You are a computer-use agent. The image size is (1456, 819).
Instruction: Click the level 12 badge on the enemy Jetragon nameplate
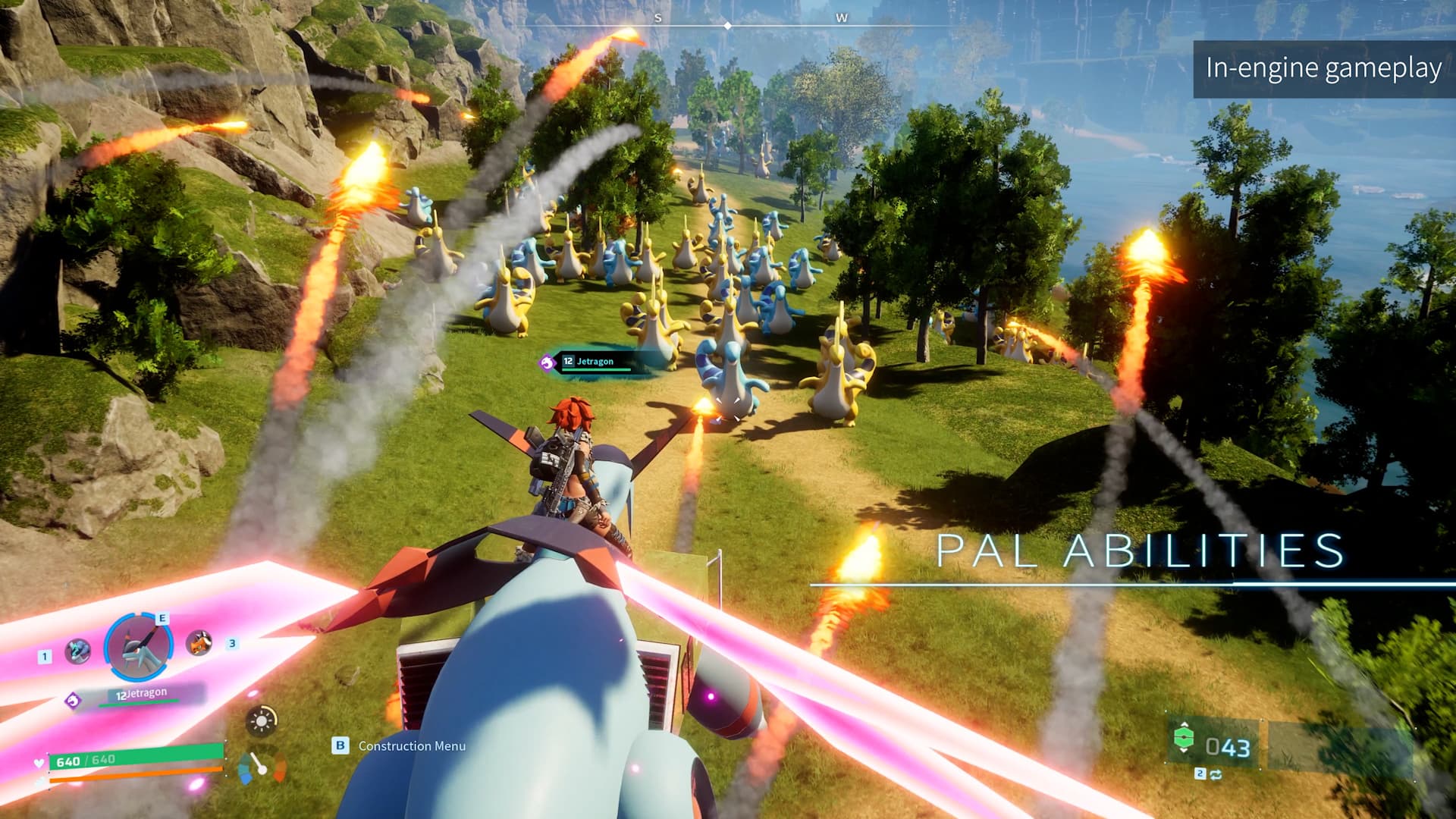pyautogui.click(x=567, y=362)
